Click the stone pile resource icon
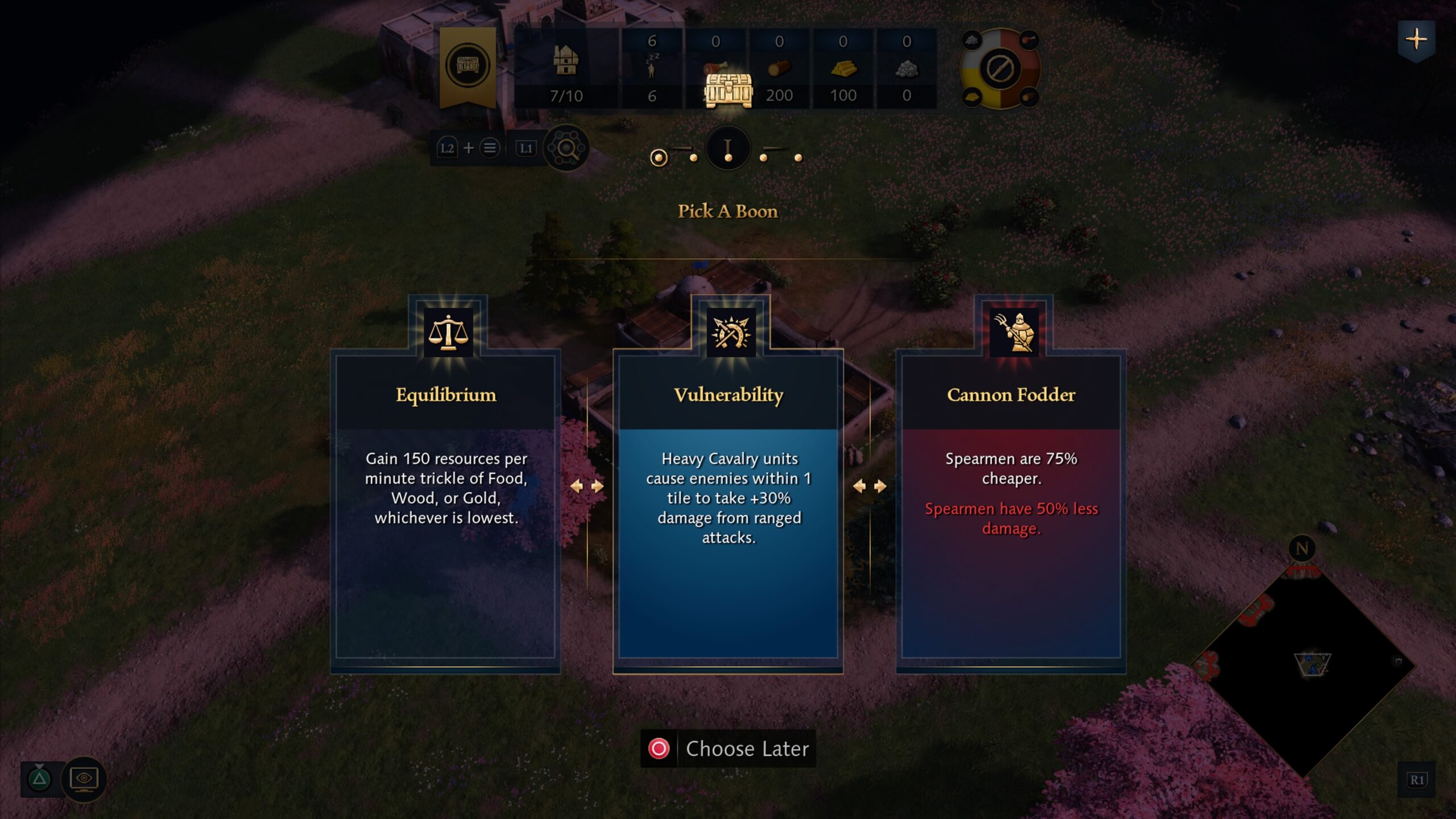 pyautogui.click(x=907, y=69)
